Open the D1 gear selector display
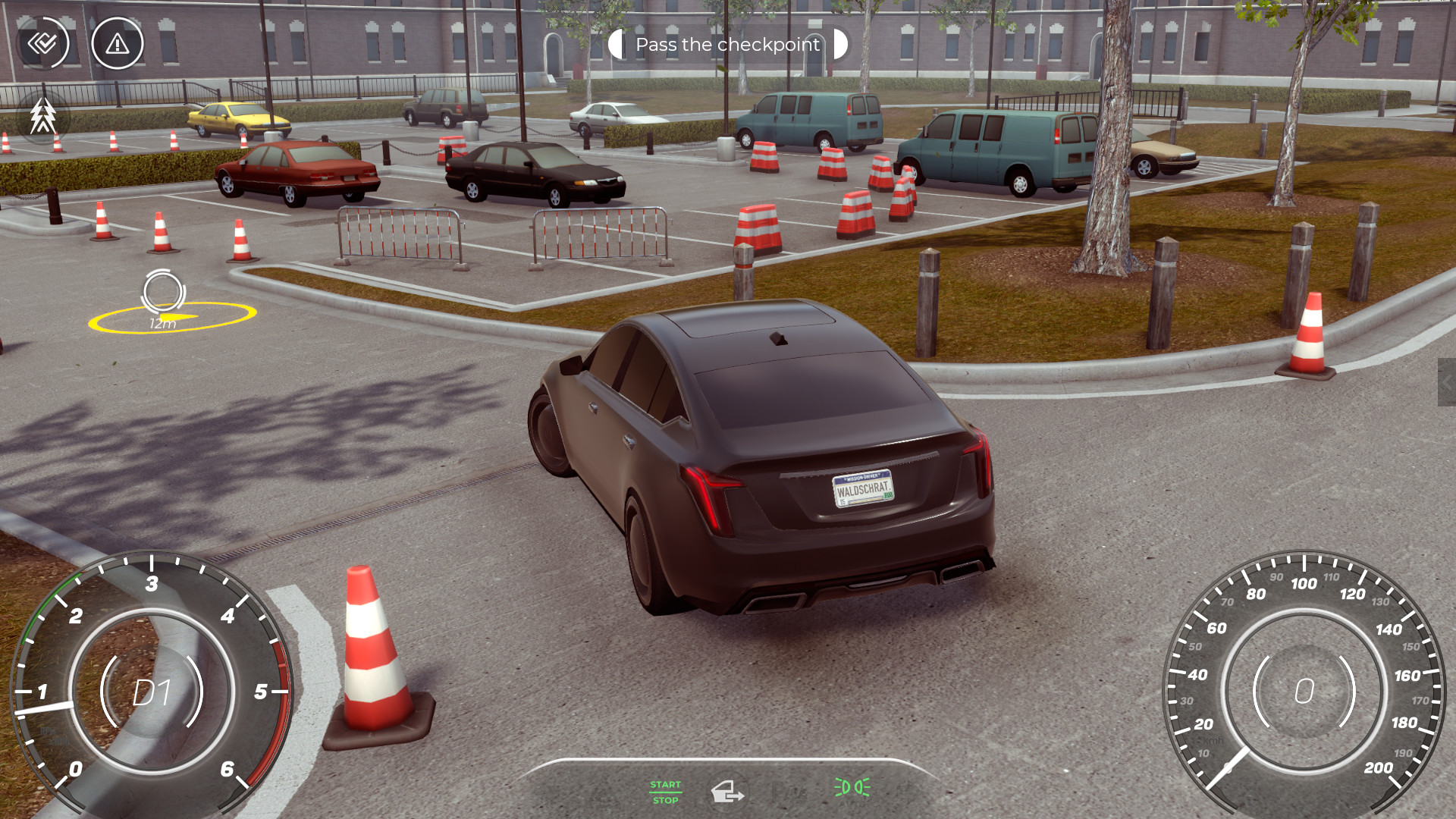 (x=152, y=694)
